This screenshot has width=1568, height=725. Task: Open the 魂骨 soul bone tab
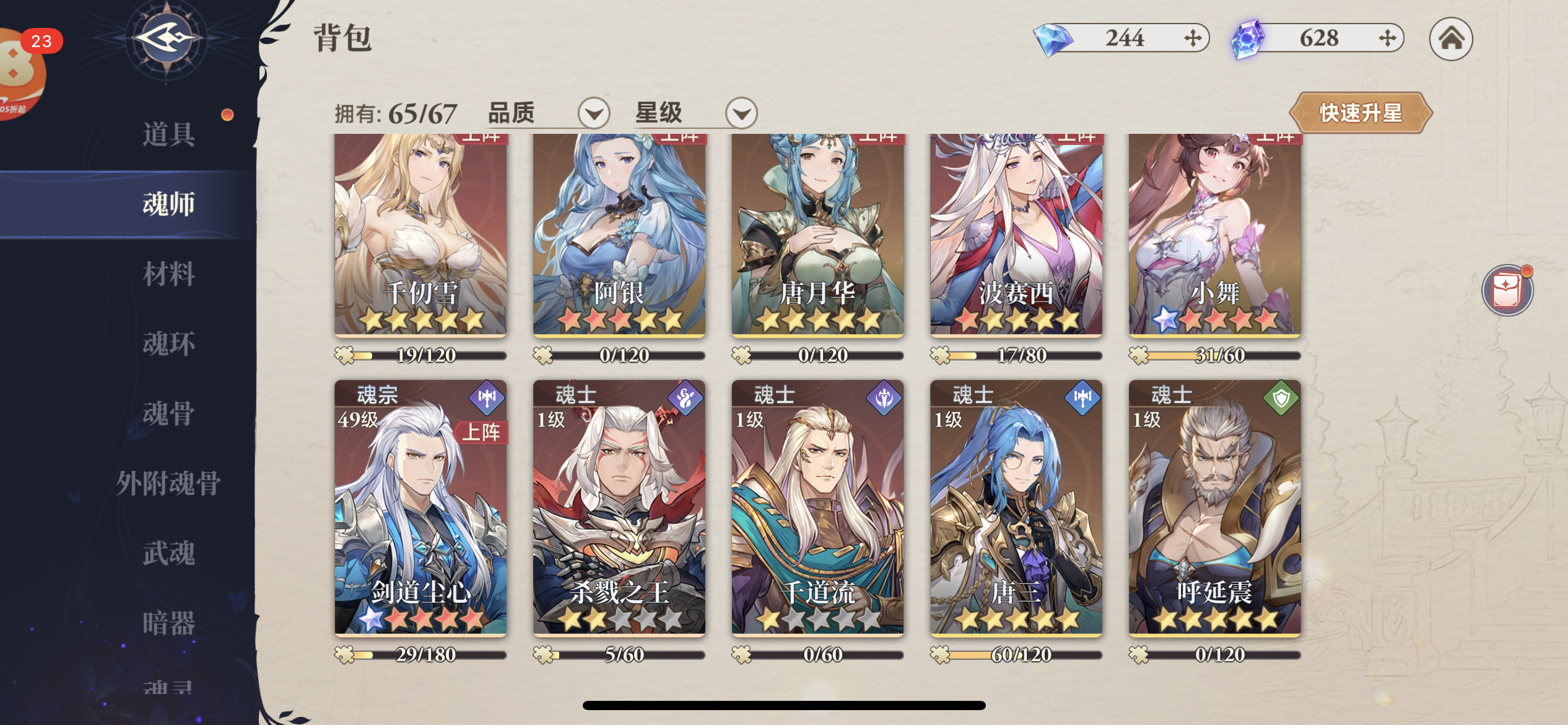tap(168, 413)
